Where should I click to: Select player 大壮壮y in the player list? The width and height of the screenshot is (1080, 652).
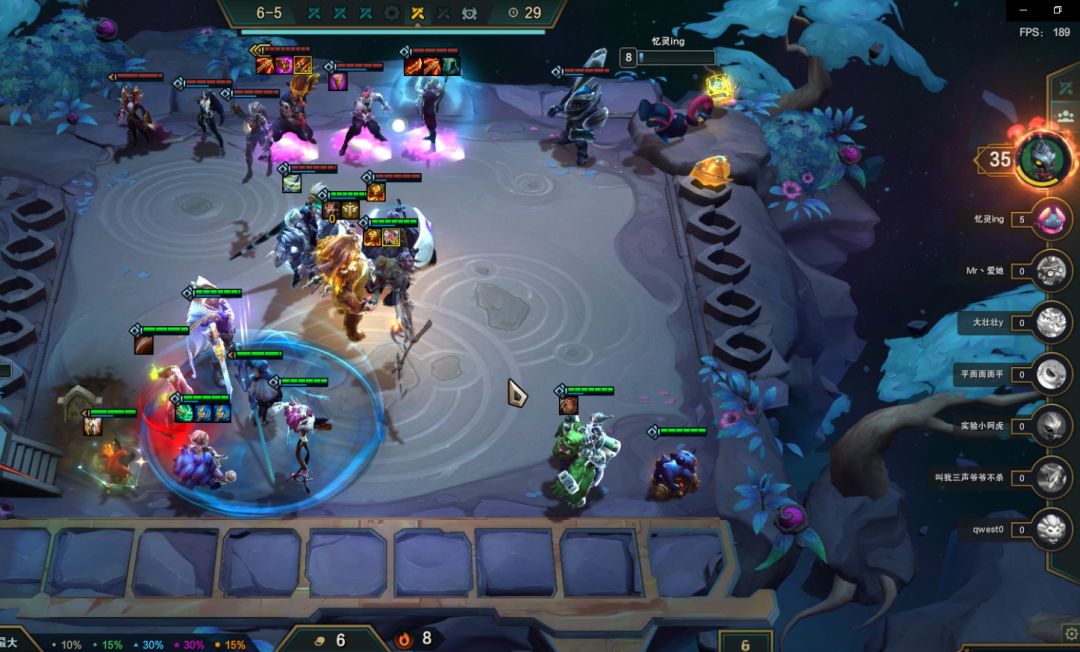1050,322
